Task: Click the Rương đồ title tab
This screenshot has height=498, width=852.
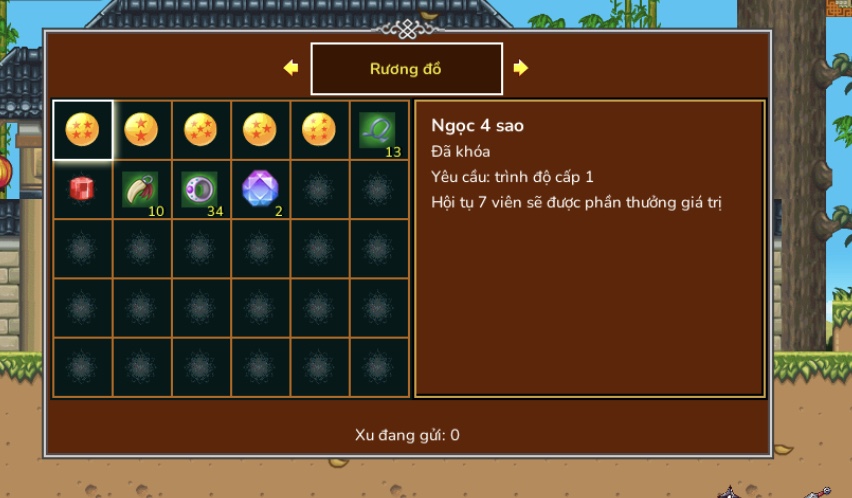Action: coord(406,69)
